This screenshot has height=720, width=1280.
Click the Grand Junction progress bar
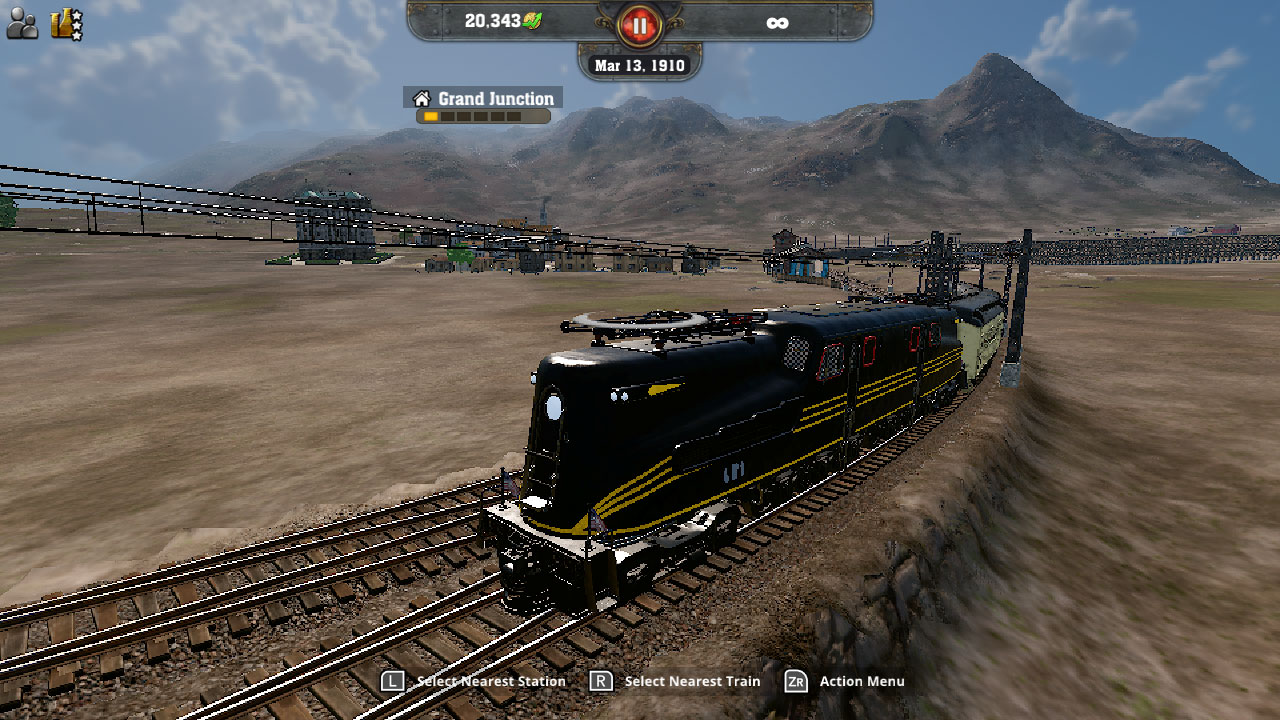(484, 114)
